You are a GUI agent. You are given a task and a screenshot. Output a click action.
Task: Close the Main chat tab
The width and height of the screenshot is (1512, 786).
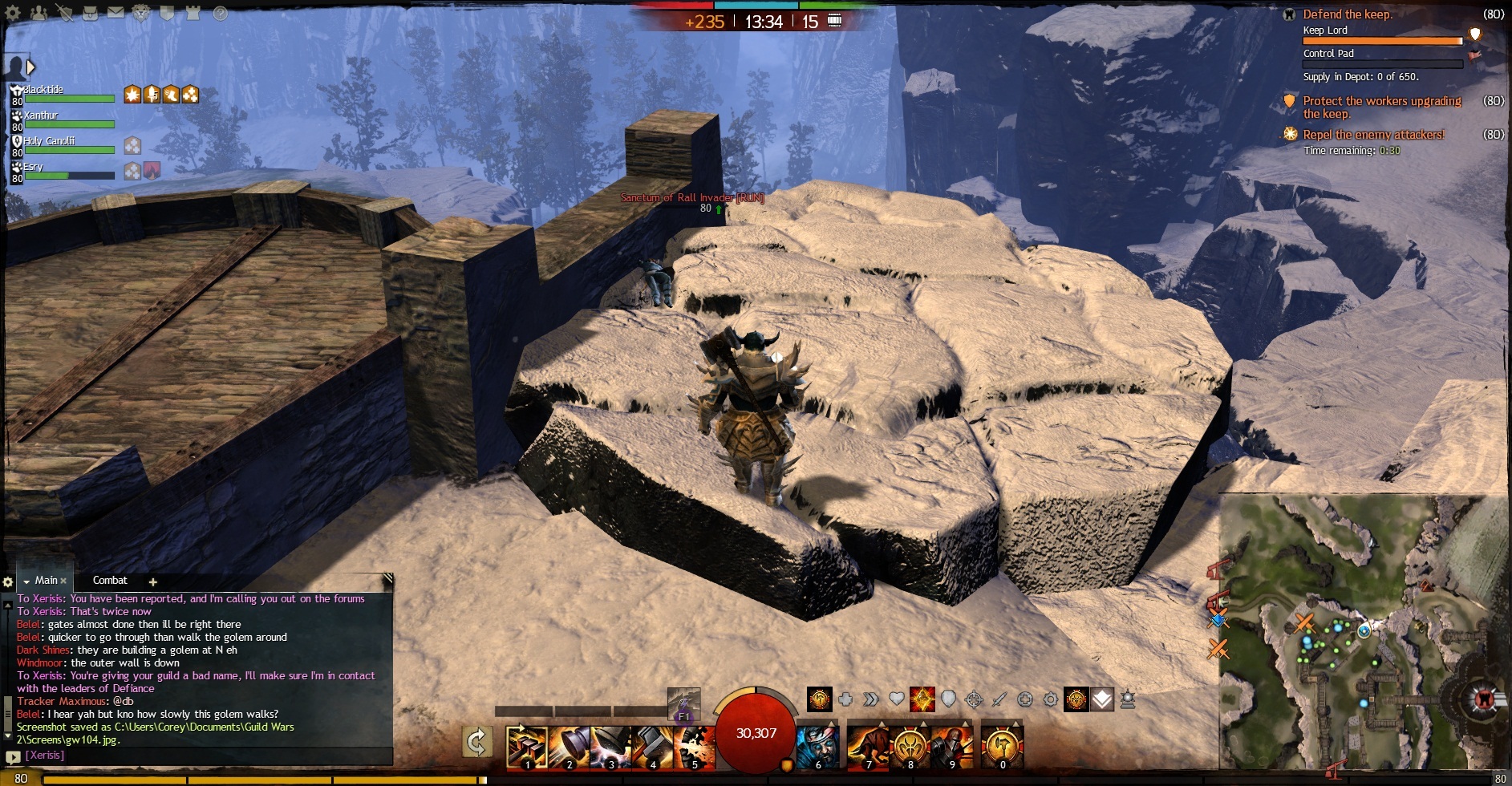tap(63, 581)
